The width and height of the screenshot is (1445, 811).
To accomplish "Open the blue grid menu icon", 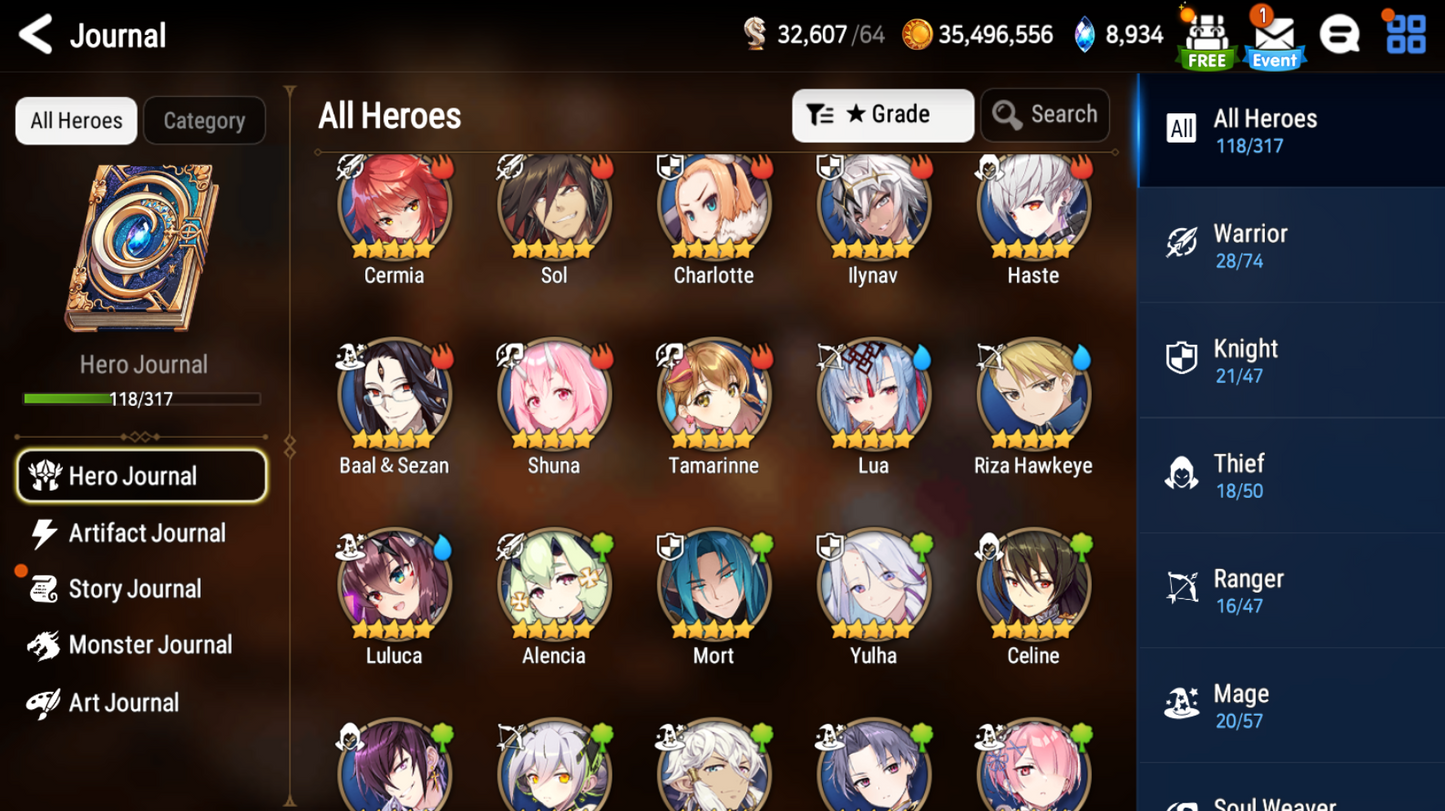I will pyautogui.click(x=1404, y=33).
